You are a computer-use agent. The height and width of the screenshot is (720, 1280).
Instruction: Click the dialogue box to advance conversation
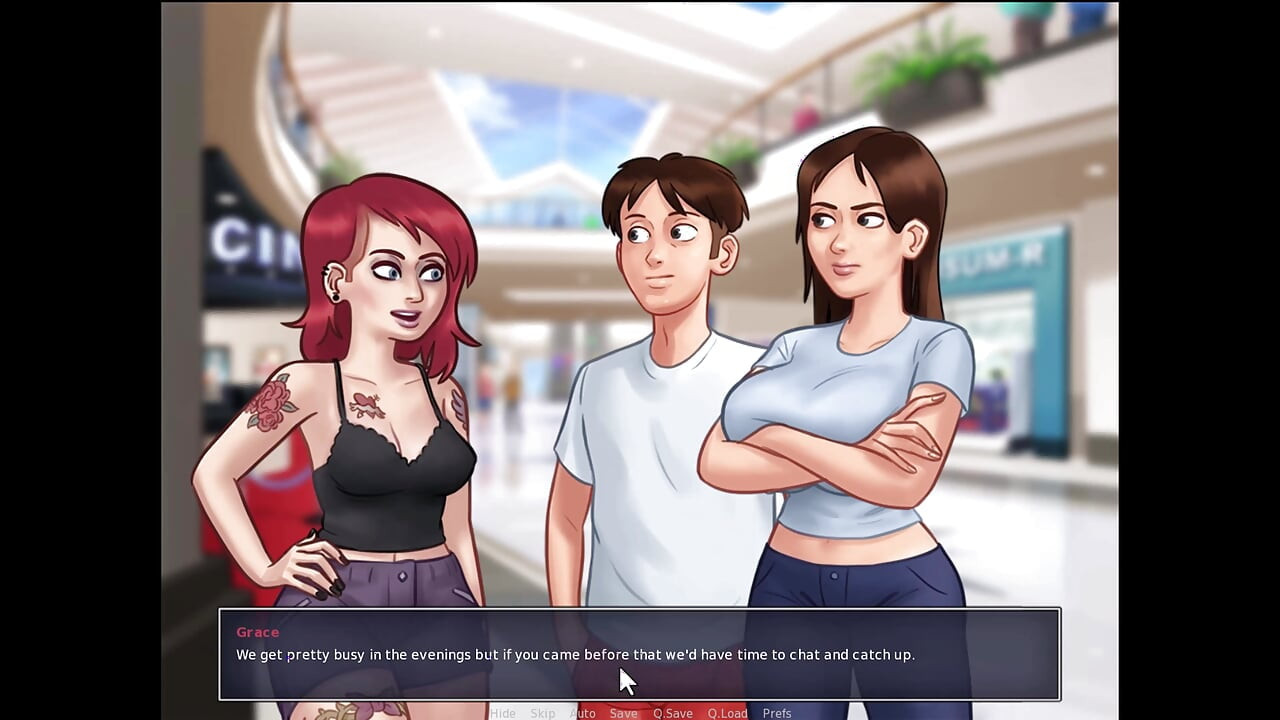tap(640, 655)
